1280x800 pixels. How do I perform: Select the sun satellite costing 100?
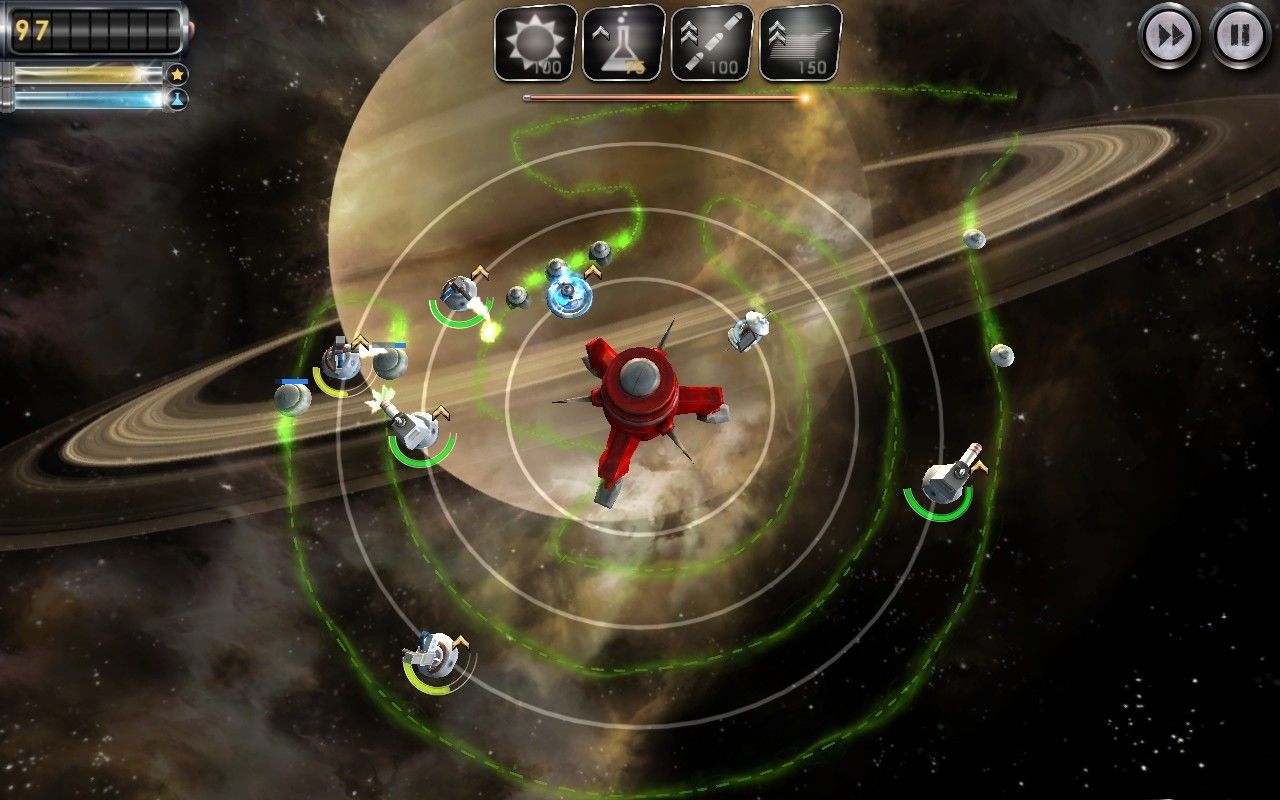point(536,43)
